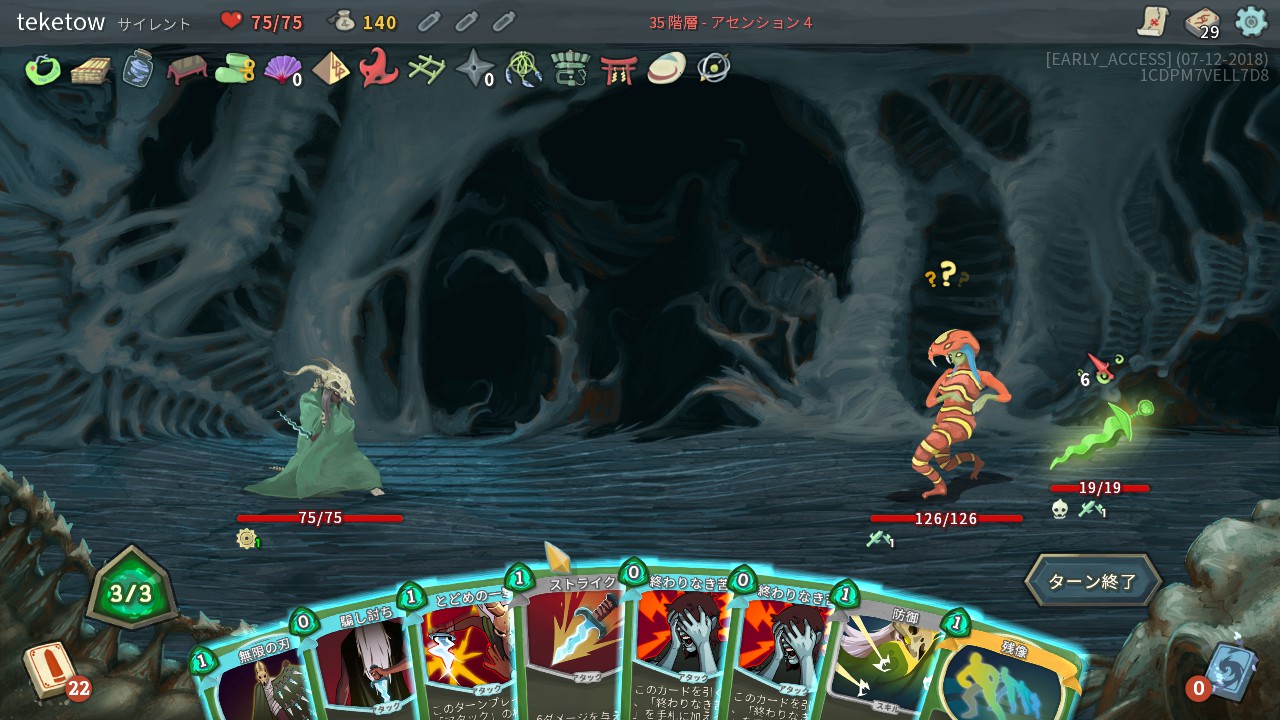The width and height of the screenshot is (1280, 720).
Task: Inspect the green snake ring relic
Action: coord(43,69)
